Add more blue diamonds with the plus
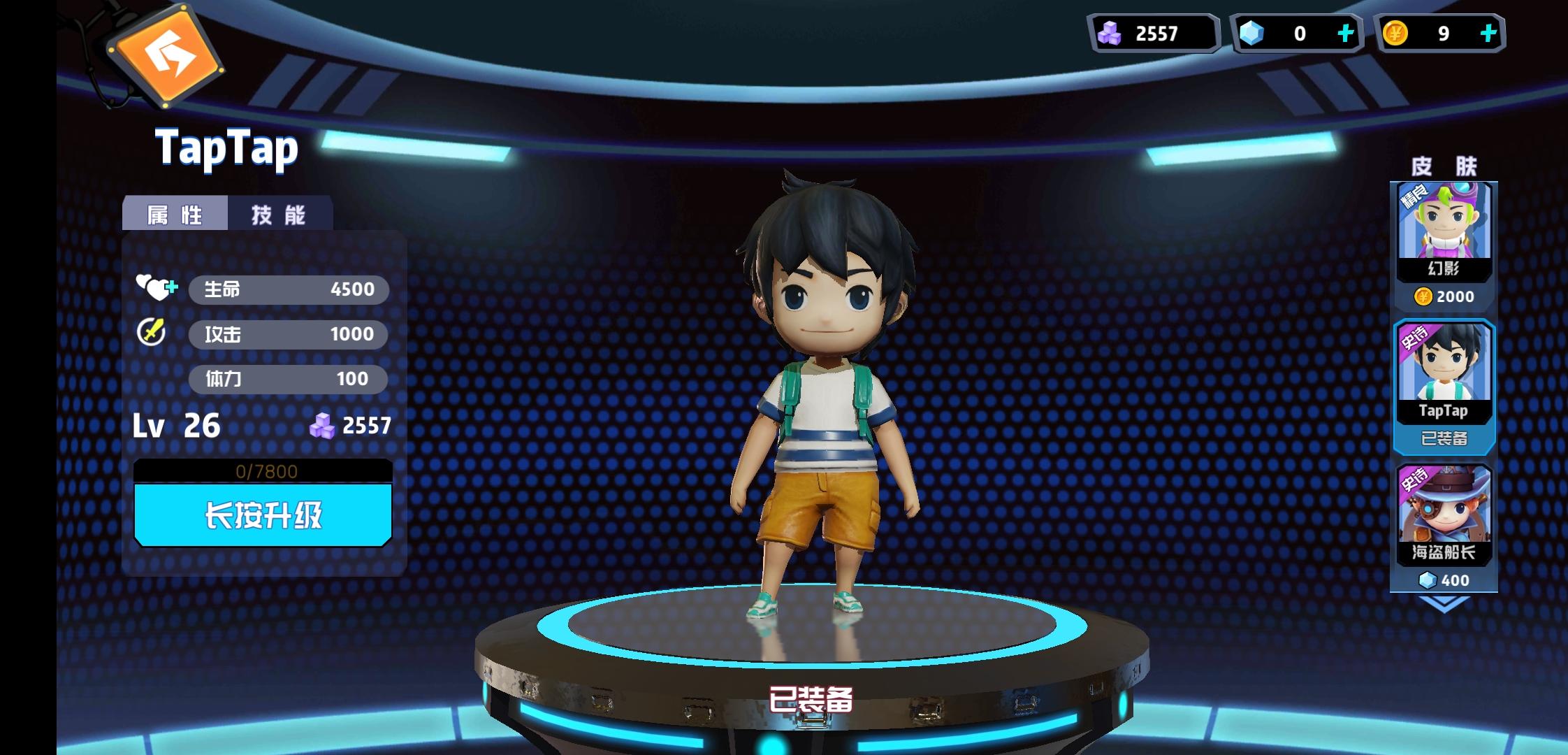Image resolution: width=1568 pixels, height=755 pixels. (x=1345, y=33)
